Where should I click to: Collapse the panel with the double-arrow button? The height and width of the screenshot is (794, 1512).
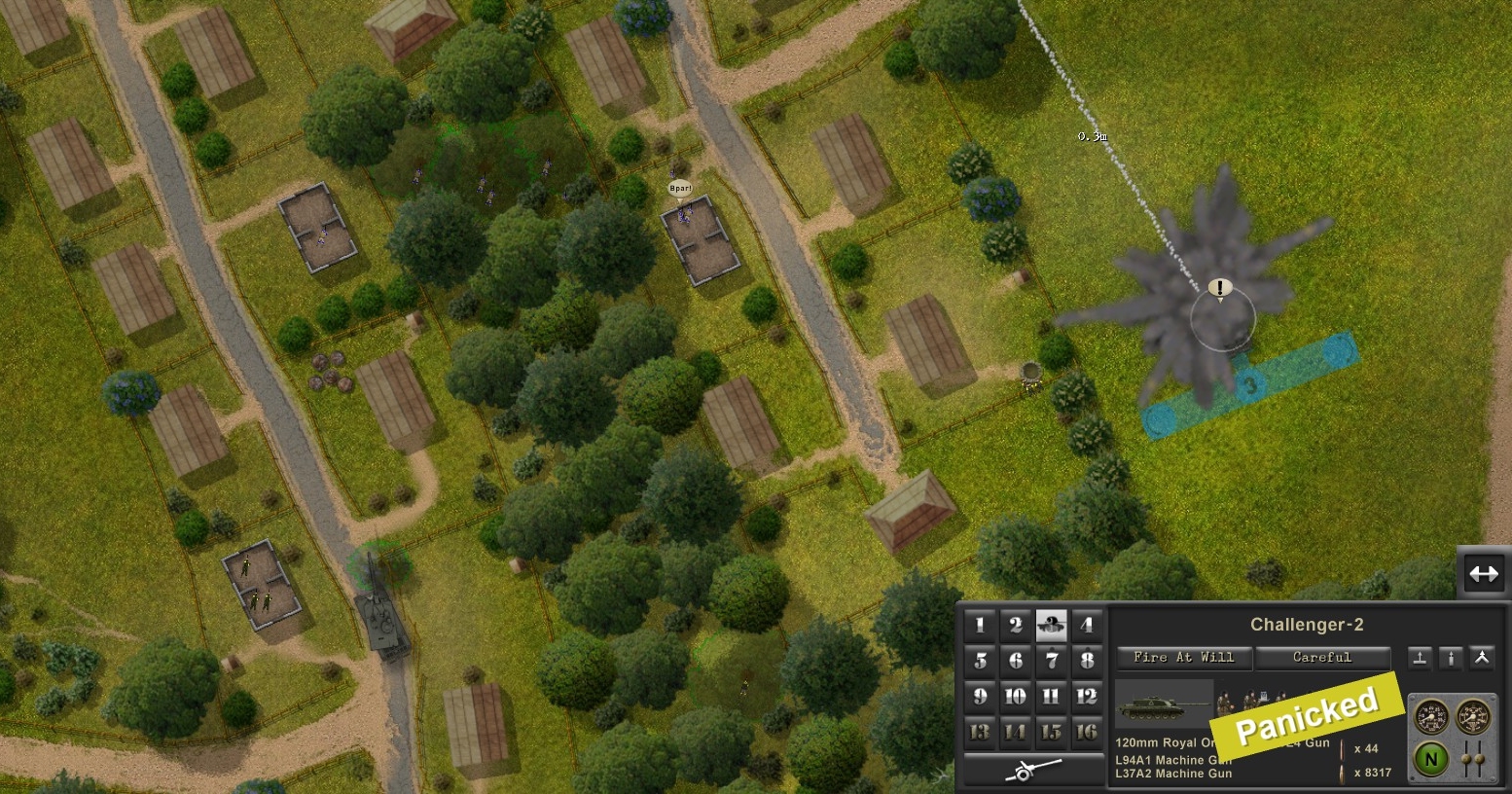tap(1483, 574)
